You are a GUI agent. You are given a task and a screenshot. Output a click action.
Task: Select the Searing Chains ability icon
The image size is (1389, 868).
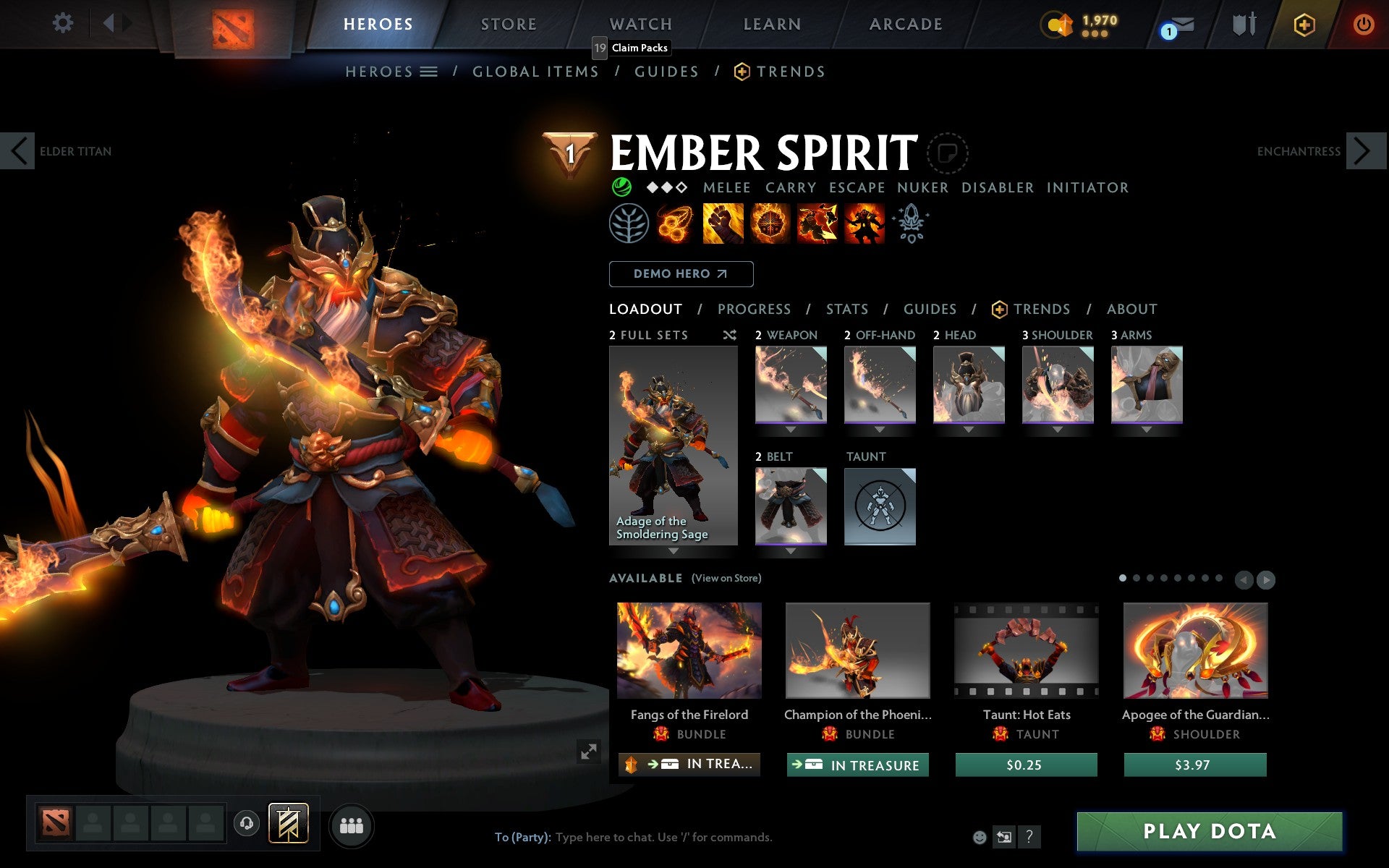click(x=675, y=223)
